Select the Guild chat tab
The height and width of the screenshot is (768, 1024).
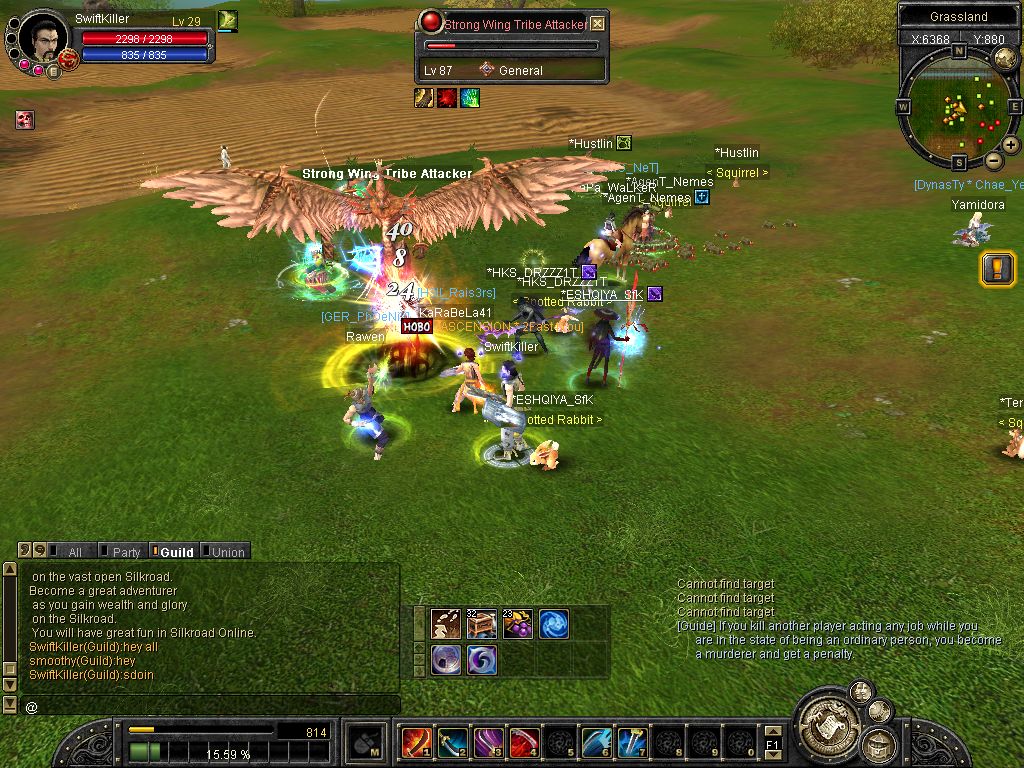pos(175,552)
